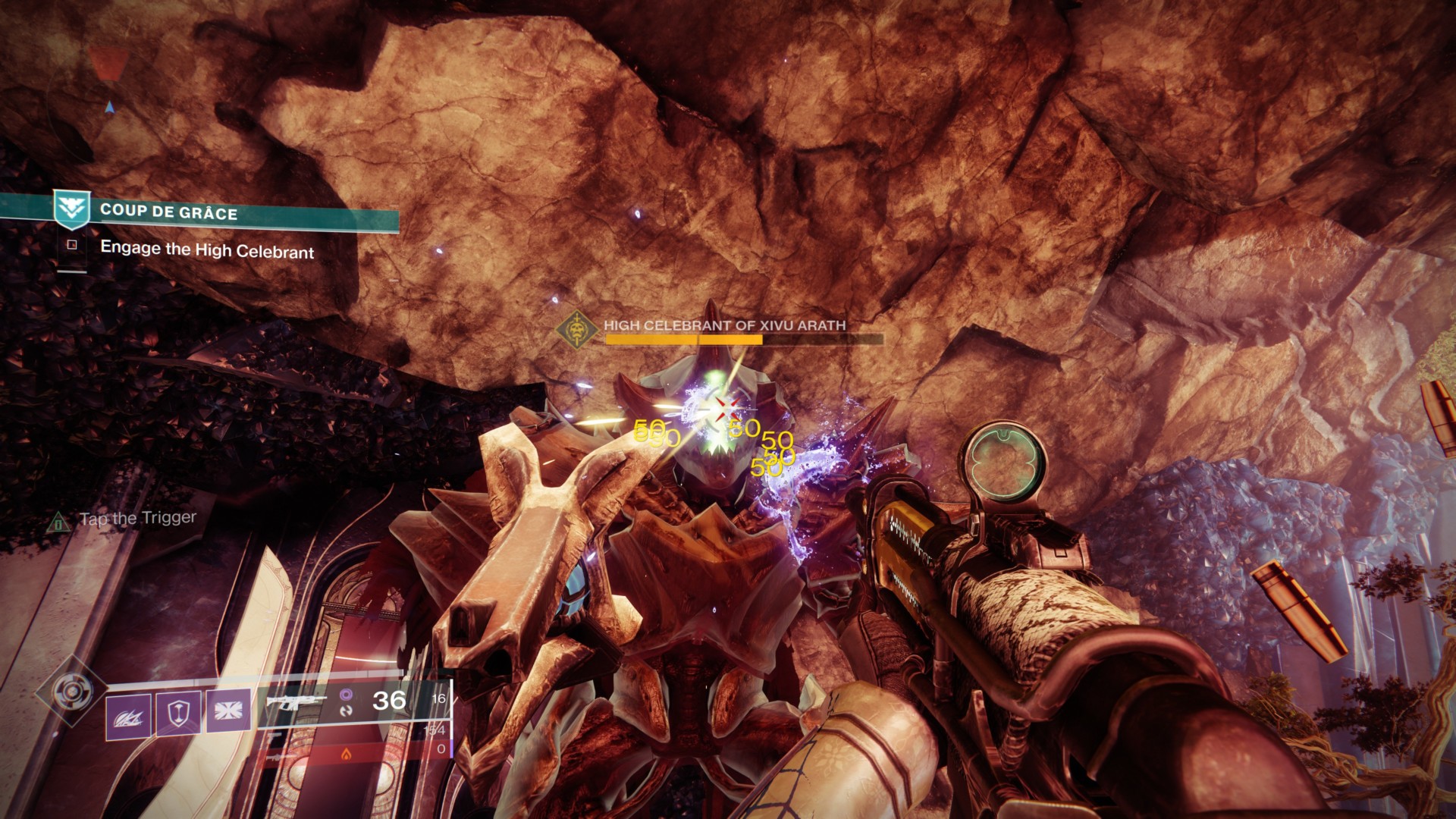Click the Tap the Trigger buff icon
The height and width of the screenshot is (819, 1456).
58,522
